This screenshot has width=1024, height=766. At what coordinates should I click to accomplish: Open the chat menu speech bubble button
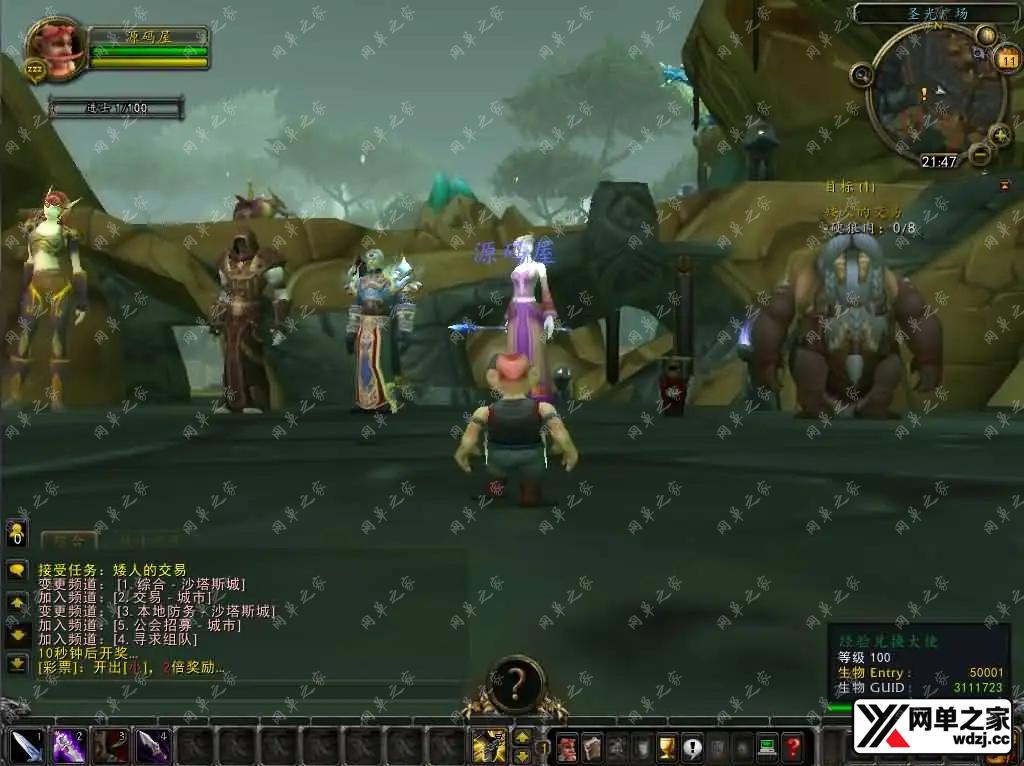point(17,570)
